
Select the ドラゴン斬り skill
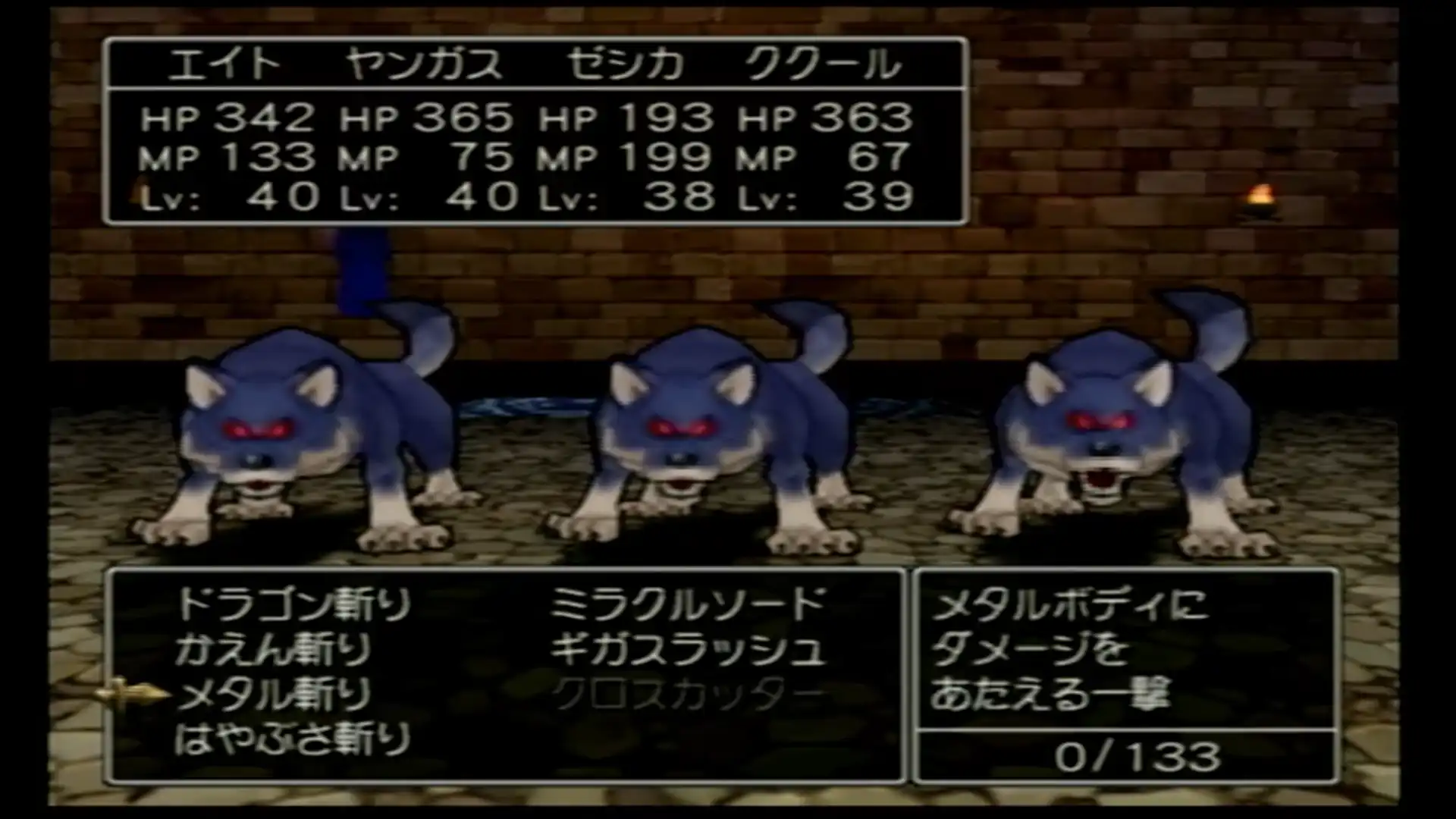[293, 605]
